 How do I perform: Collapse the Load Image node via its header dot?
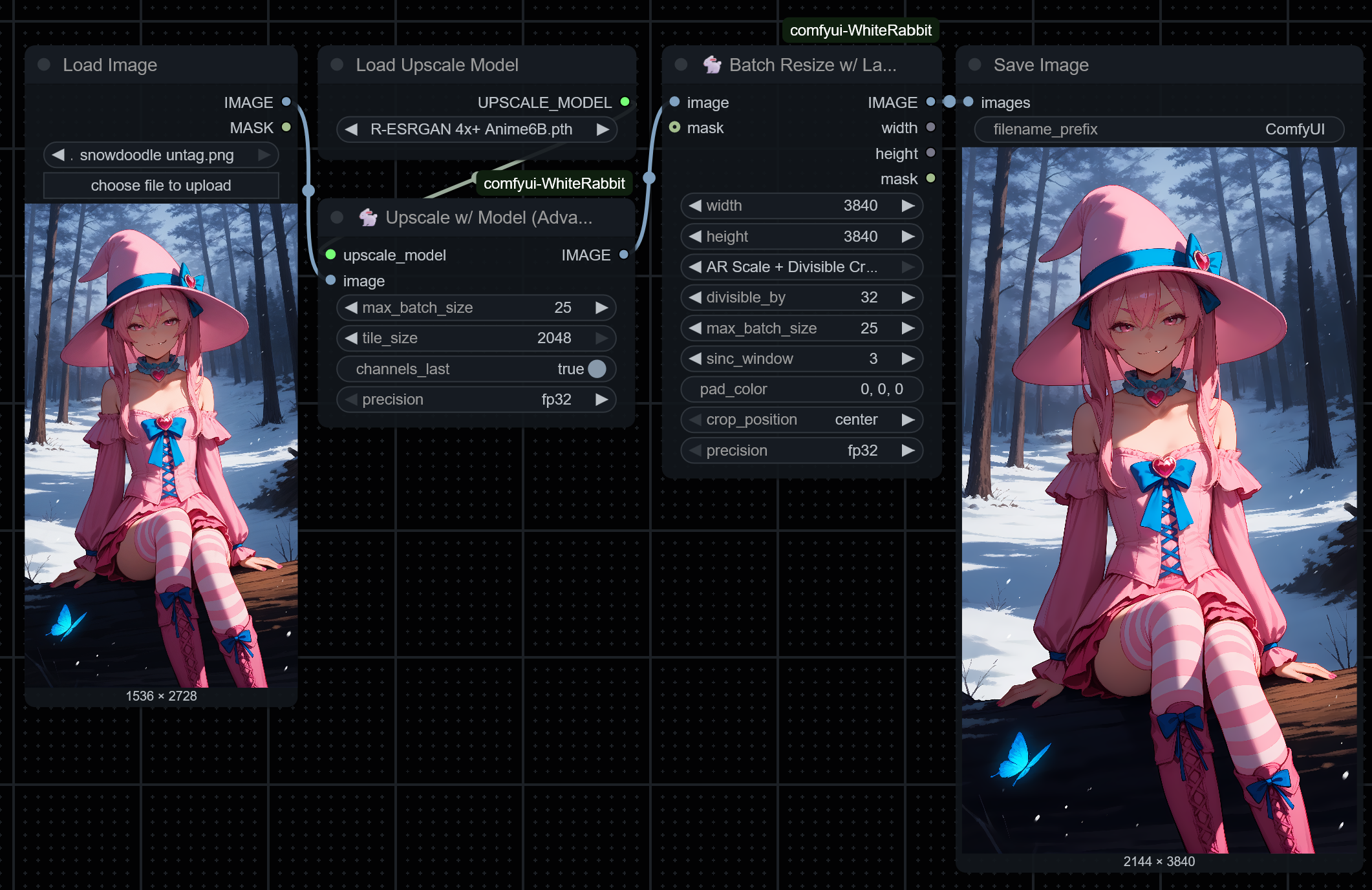(x=43, y=65)
